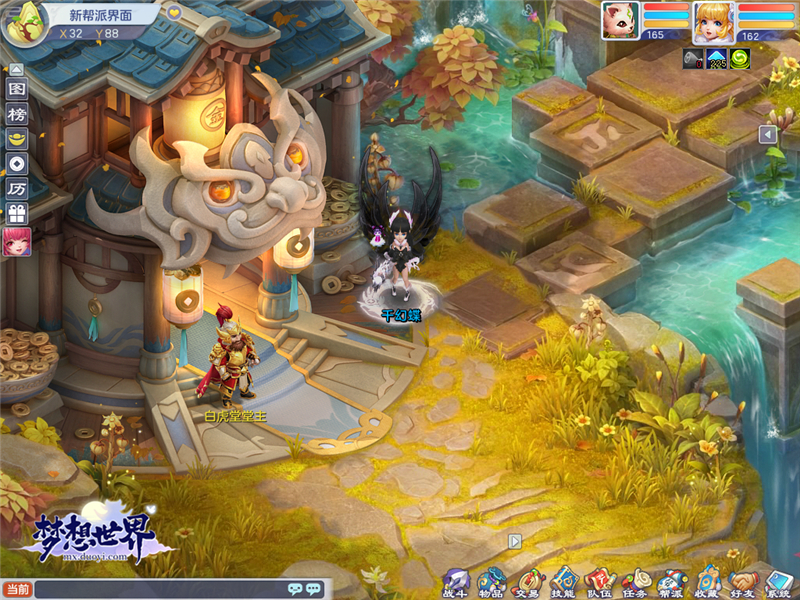
Task: Click the copper coin icon button
Action: pyautogui.click(x=17, y=163)
